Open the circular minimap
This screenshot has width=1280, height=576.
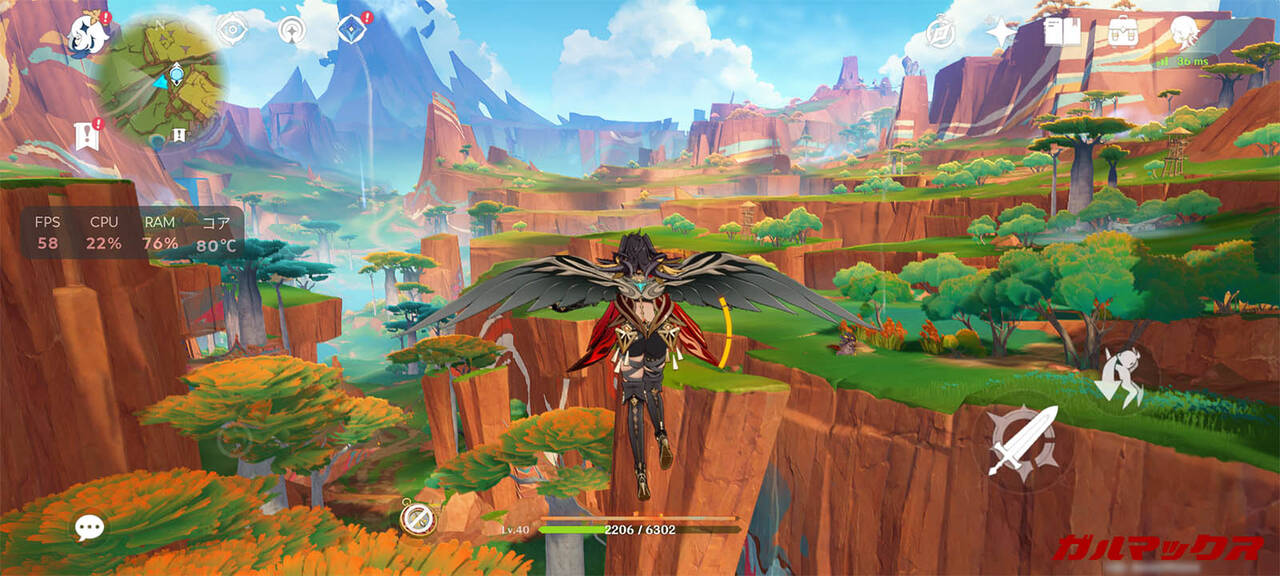162,80
